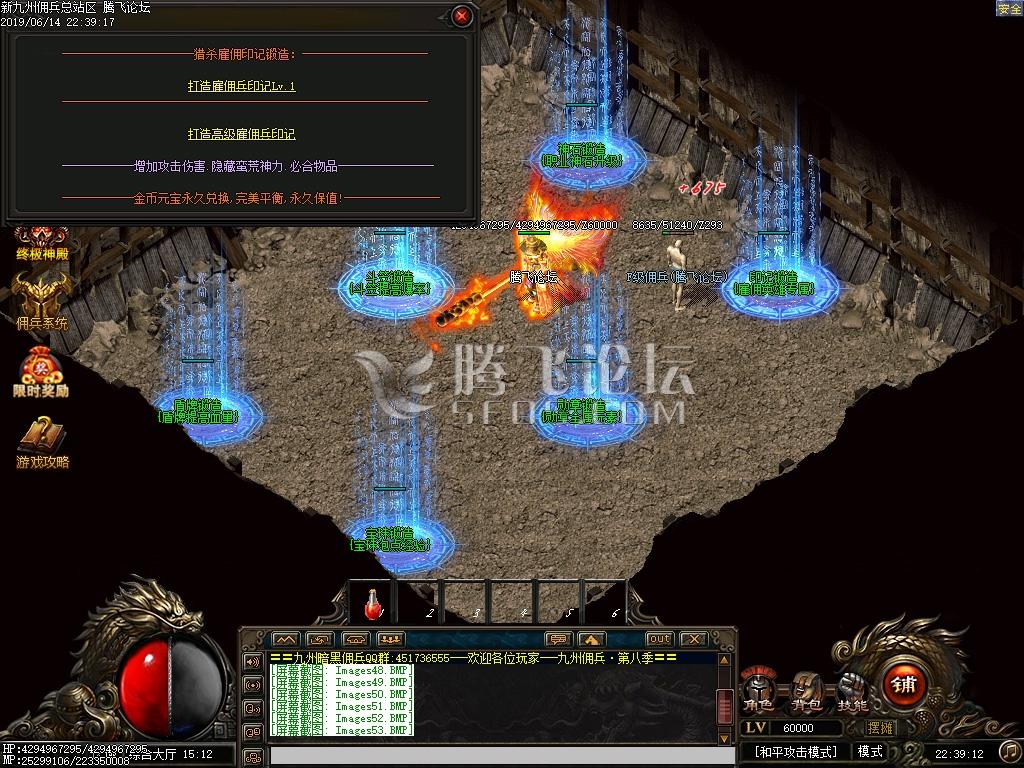
Task: Open the 终极神殿 temple menu
Action: pos(41,241)
